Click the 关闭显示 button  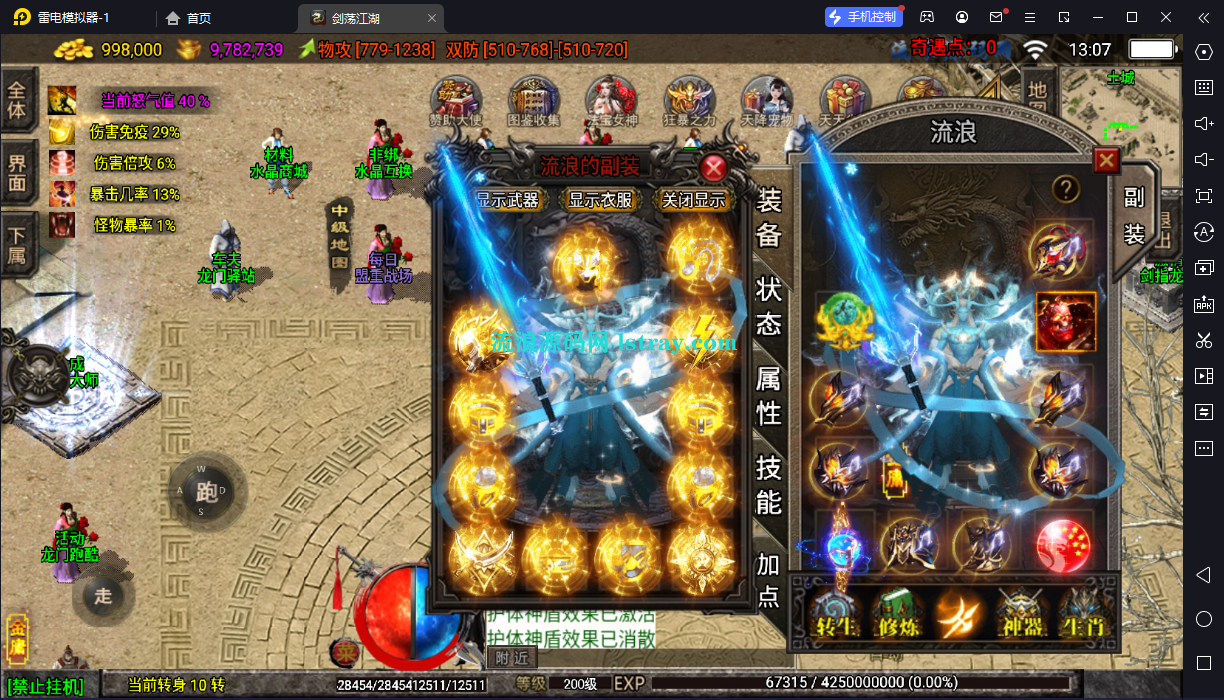[693, 200]
